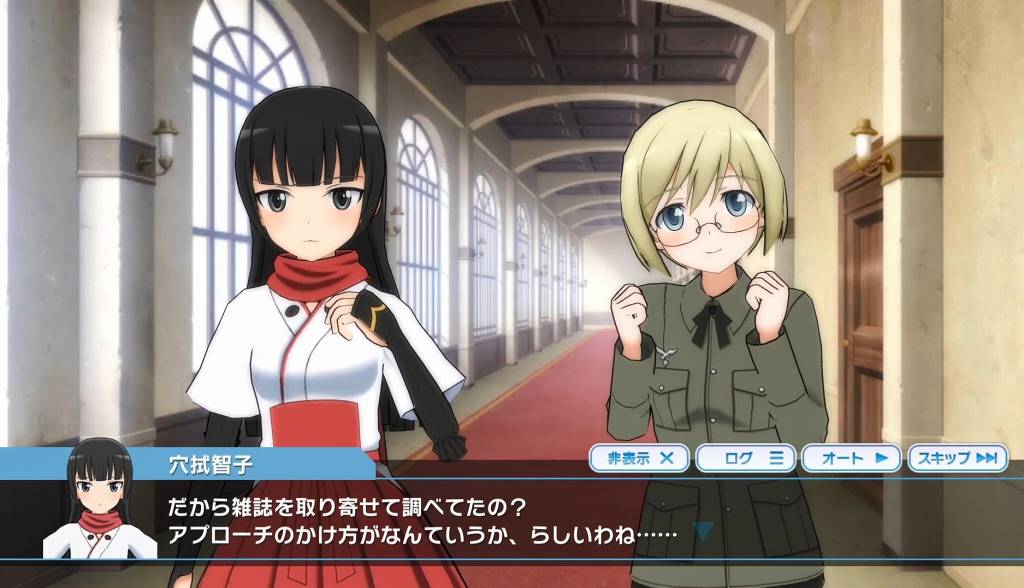Image resolution: width=1024 pixels, height=588 pixels.
Task: Enable オート auto-advance mode
Action: [x=853, y=458]
